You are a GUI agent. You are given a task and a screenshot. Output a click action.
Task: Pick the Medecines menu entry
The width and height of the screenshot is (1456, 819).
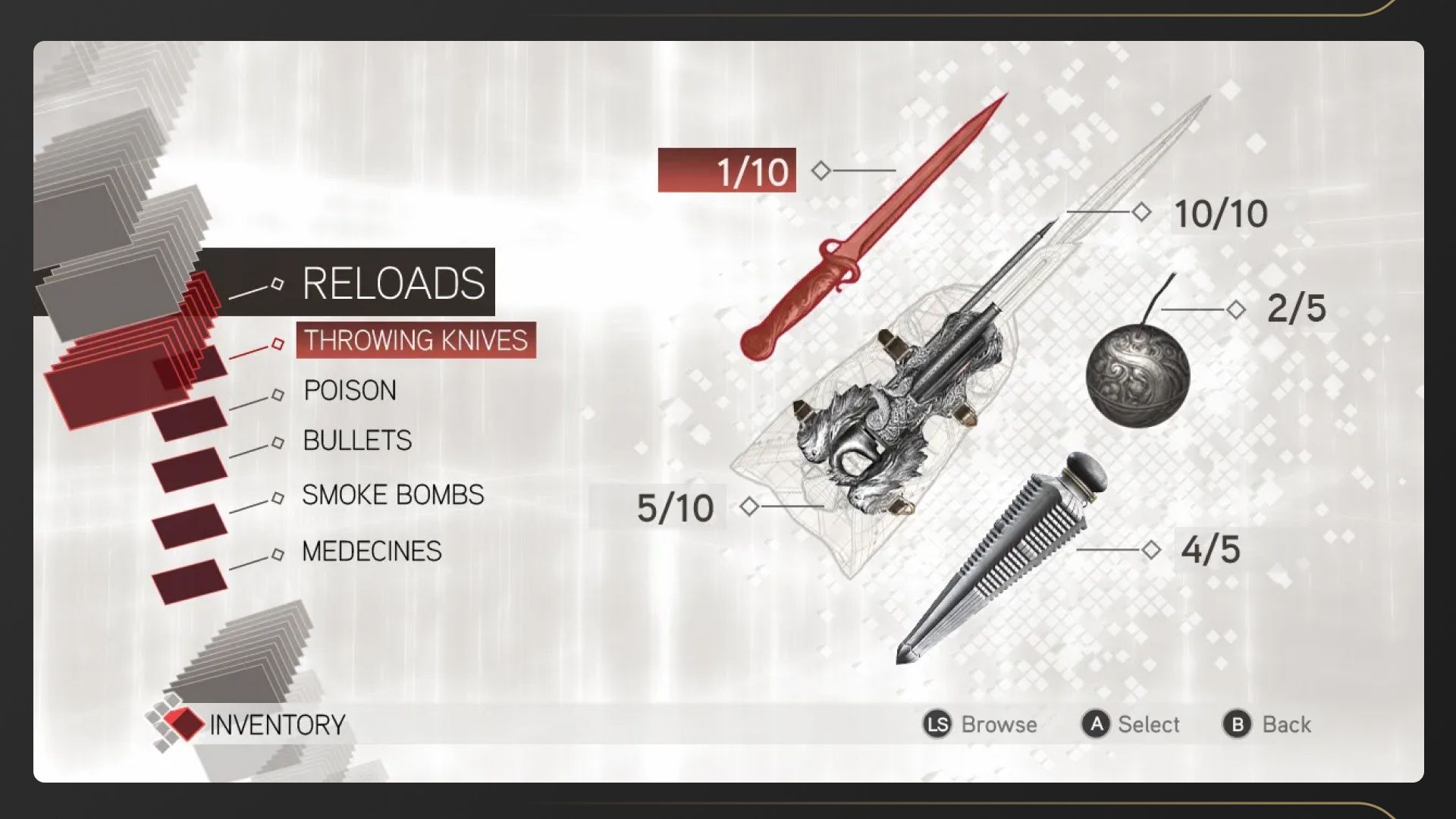[x=372, y=551]
